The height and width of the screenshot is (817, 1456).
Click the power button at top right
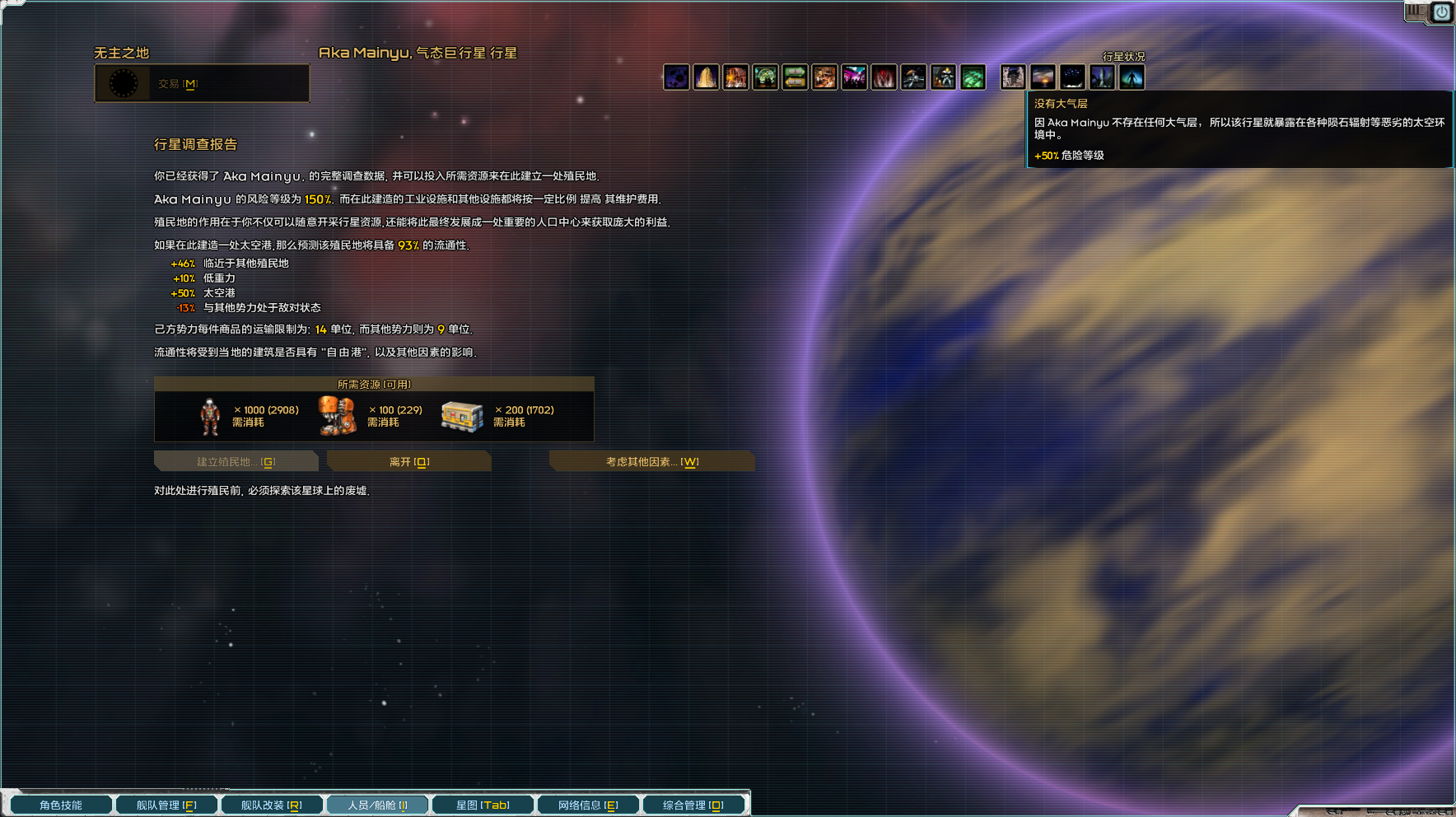(1442, 12)
